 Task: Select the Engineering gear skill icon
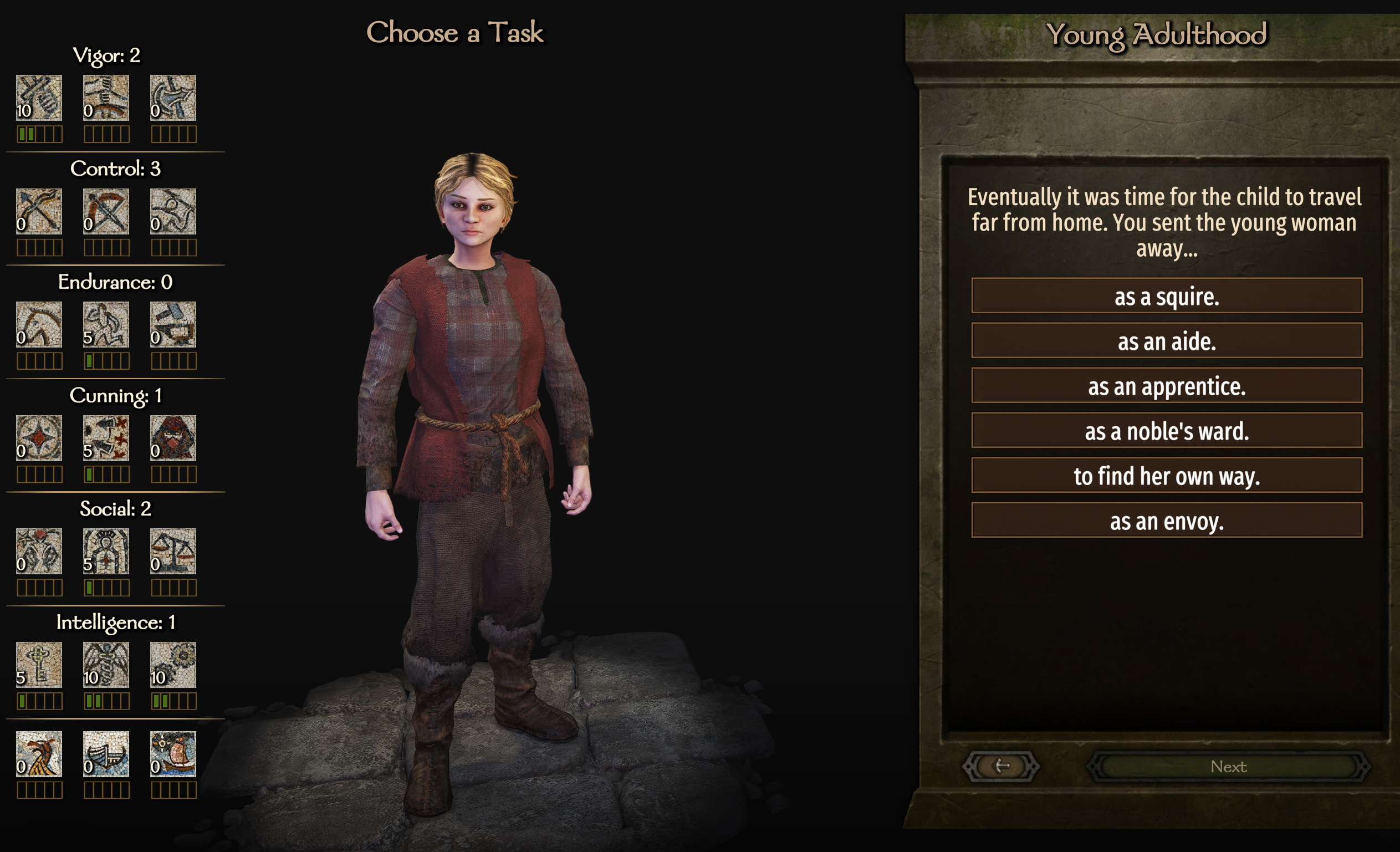(173, 665)
